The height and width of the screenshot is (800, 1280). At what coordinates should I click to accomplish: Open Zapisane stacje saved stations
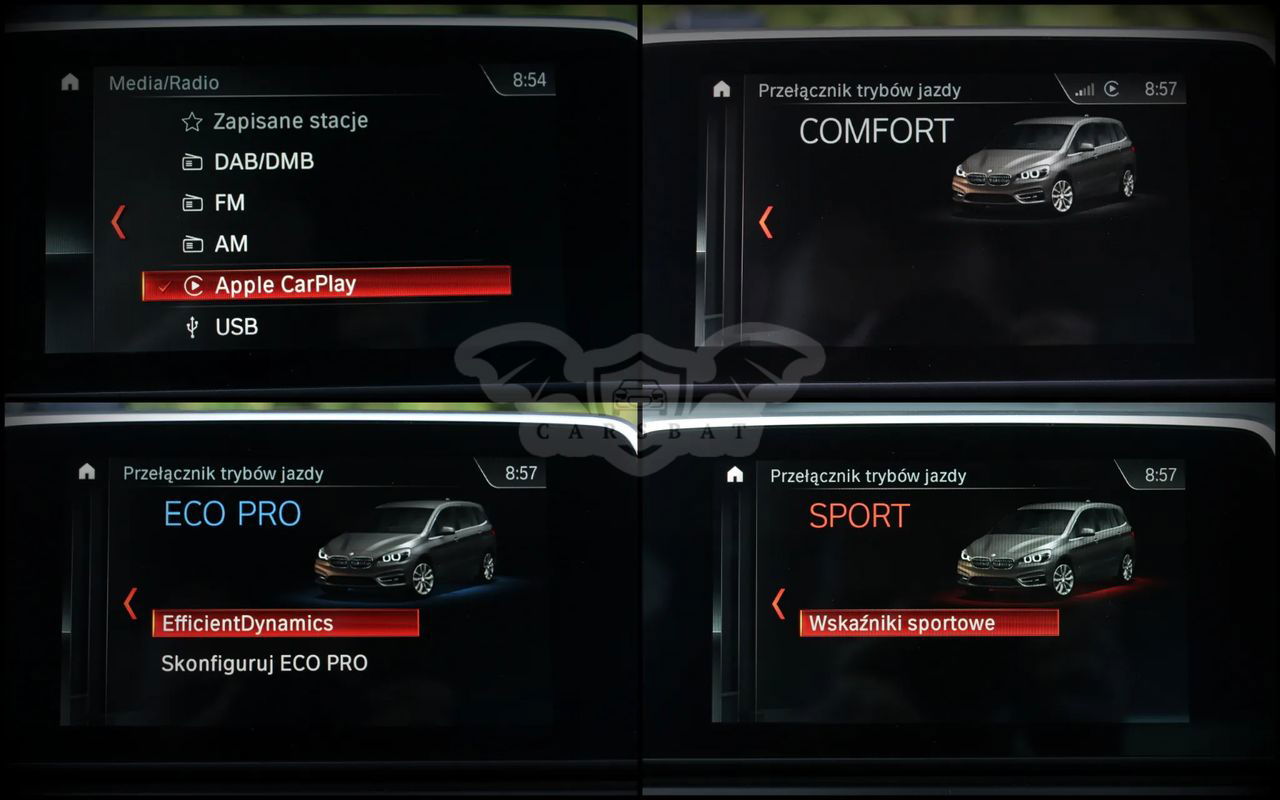coord(289,121)
